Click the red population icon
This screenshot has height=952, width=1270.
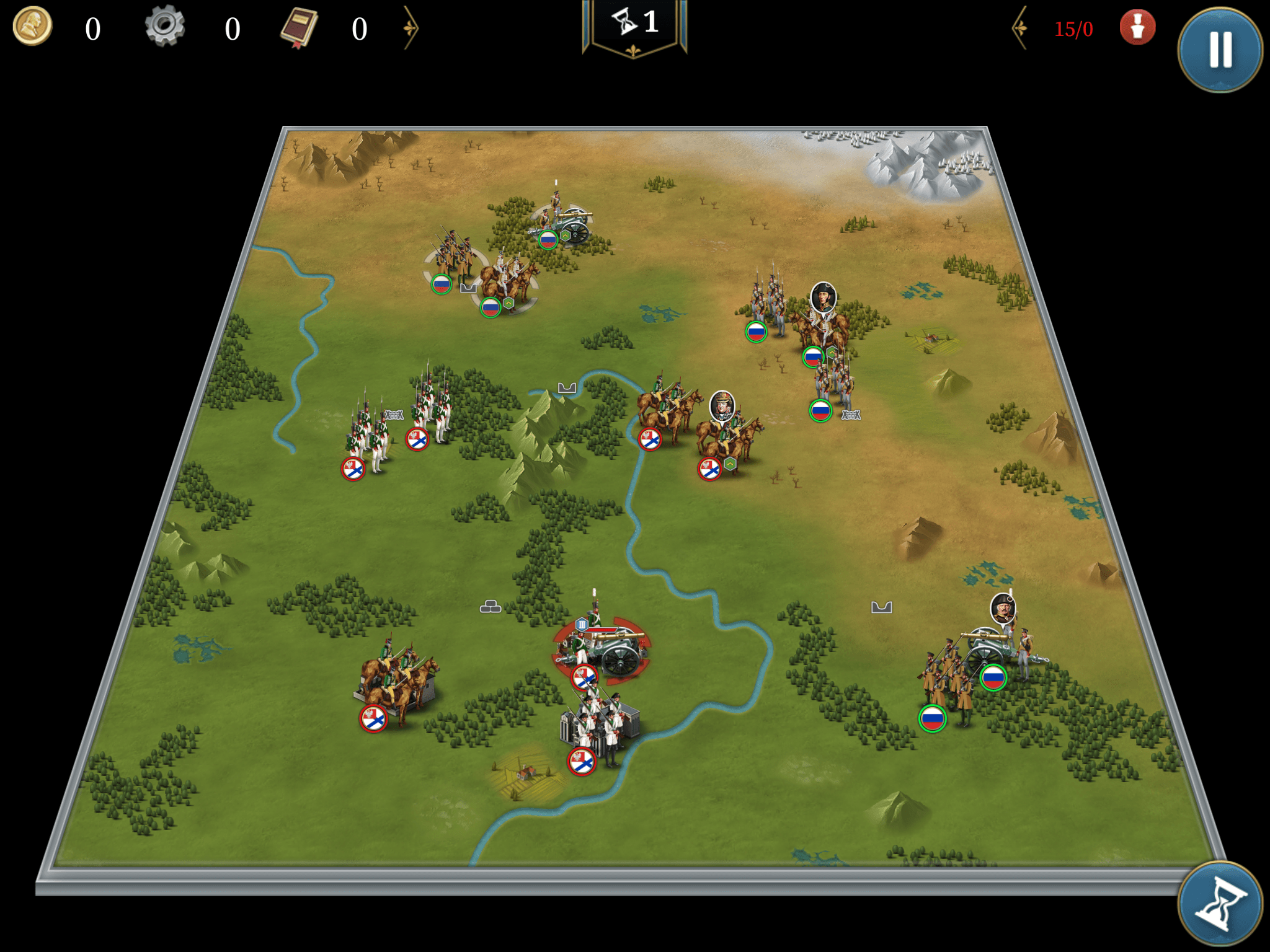1137,27
